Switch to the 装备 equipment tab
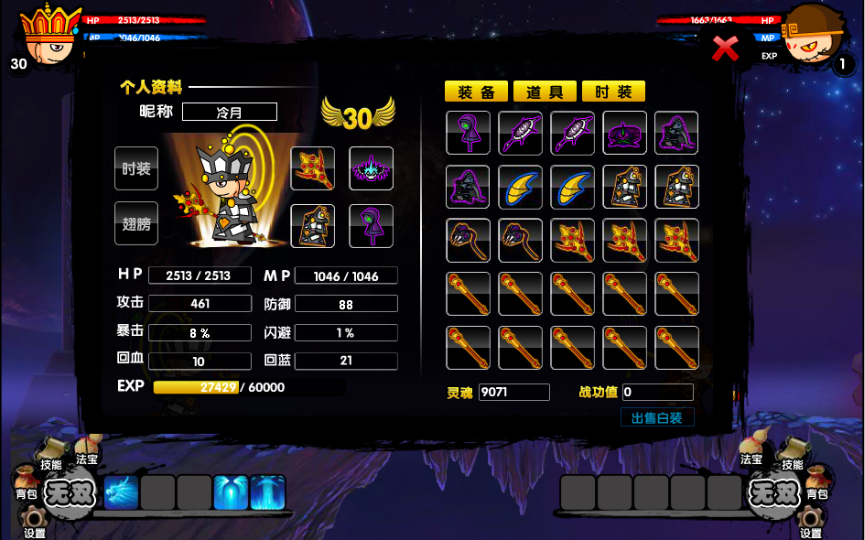865x540 pixels. coord(476,92)
